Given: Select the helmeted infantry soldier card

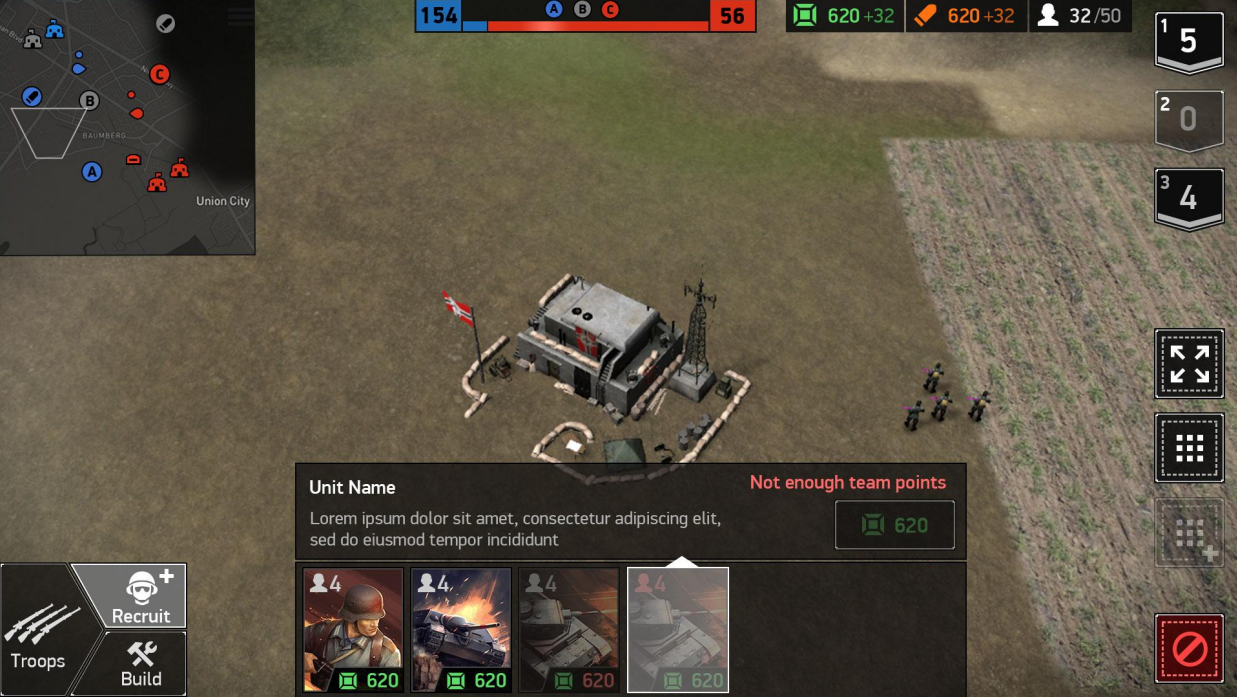Looking at the screenshot, I should click(x=353, y=630).
